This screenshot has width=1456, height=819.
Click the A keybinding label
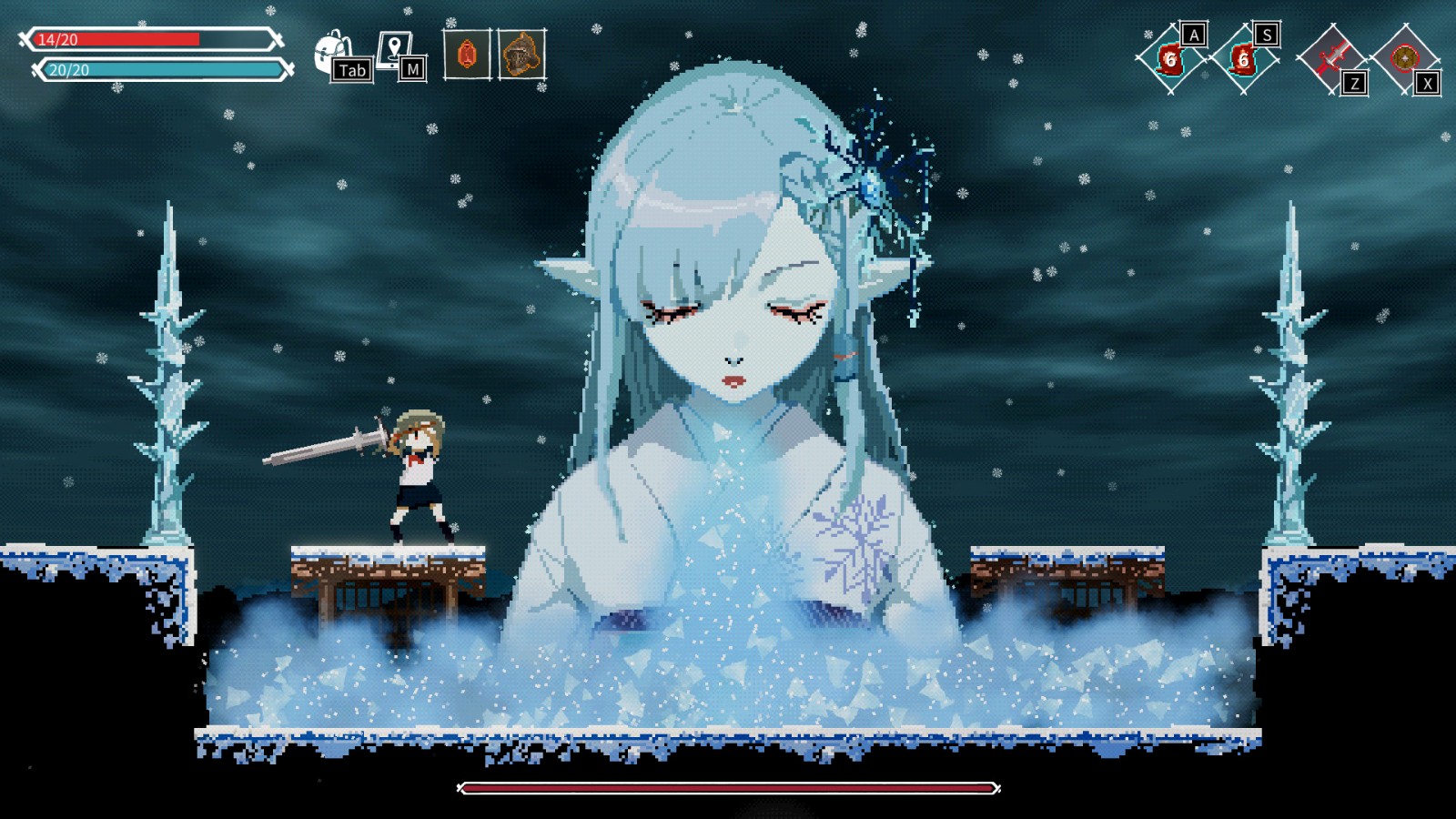pos(1194,35)
